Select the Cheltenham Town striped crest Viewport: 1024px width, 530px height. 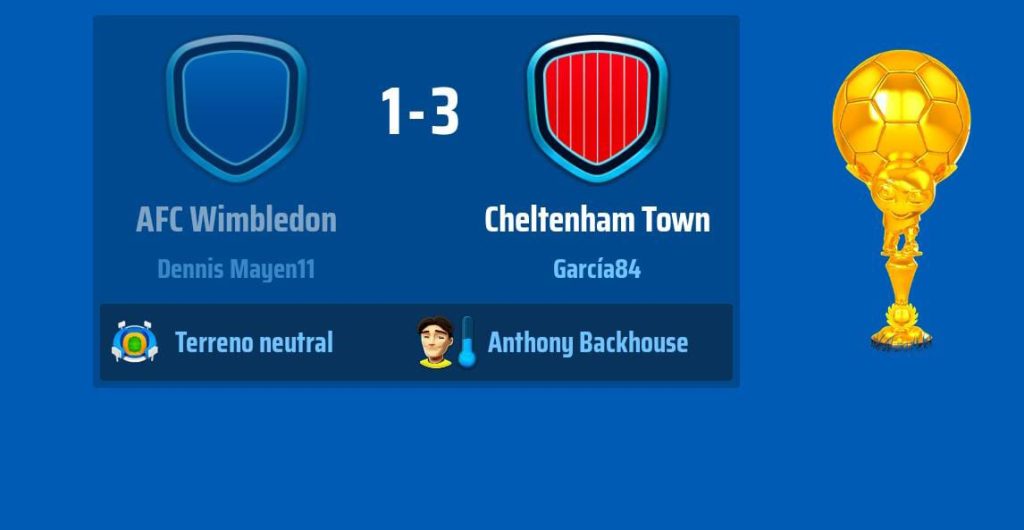click(597, 108)
